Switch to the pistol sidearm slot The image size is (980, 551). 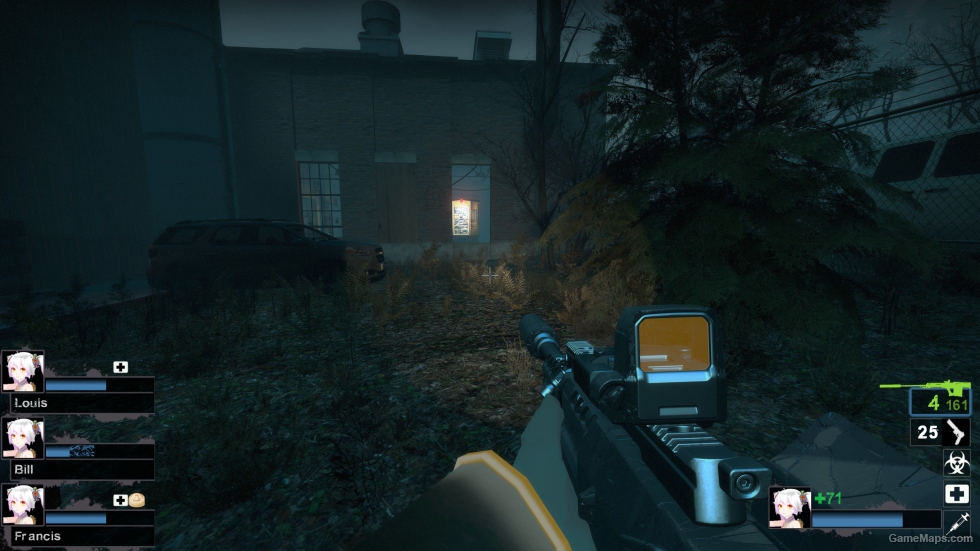pos(941,433)
